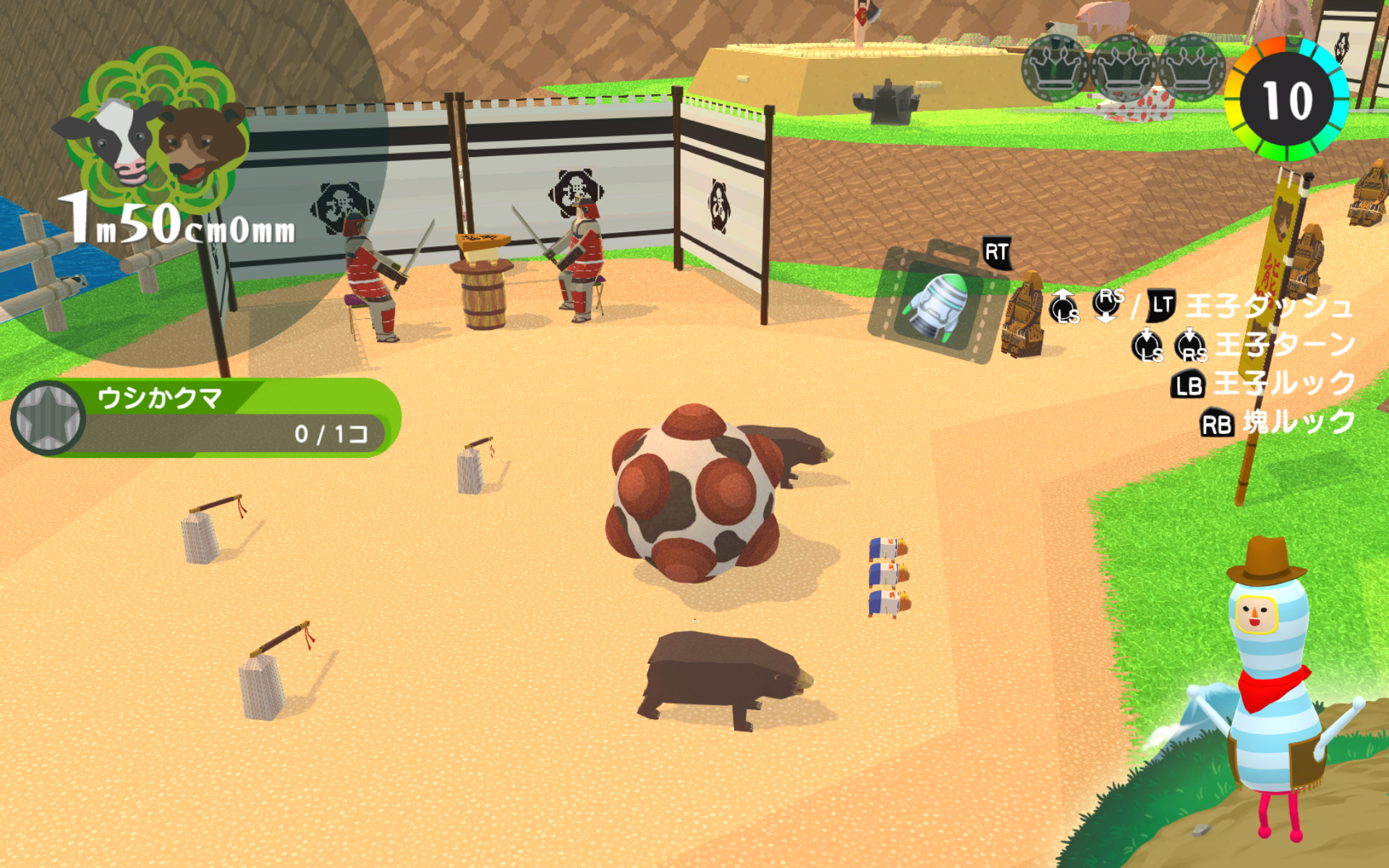Click the star medal on the objective panel
This screenshot has width=1389, height=868.
[x=48, y=418]
